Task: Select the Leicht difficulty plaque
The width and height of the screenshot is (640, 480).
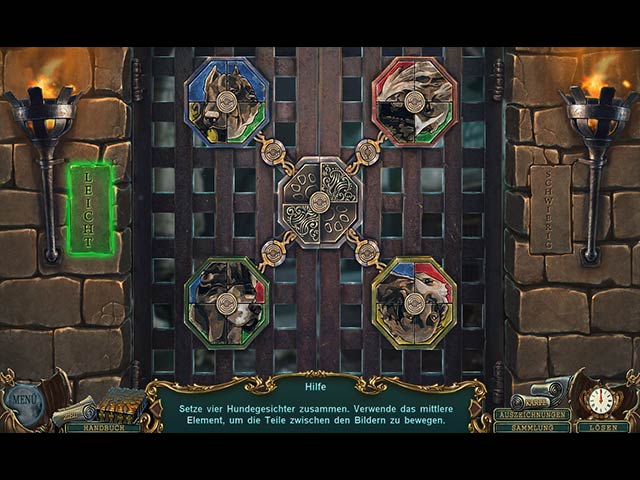Action: pos(90,209)
